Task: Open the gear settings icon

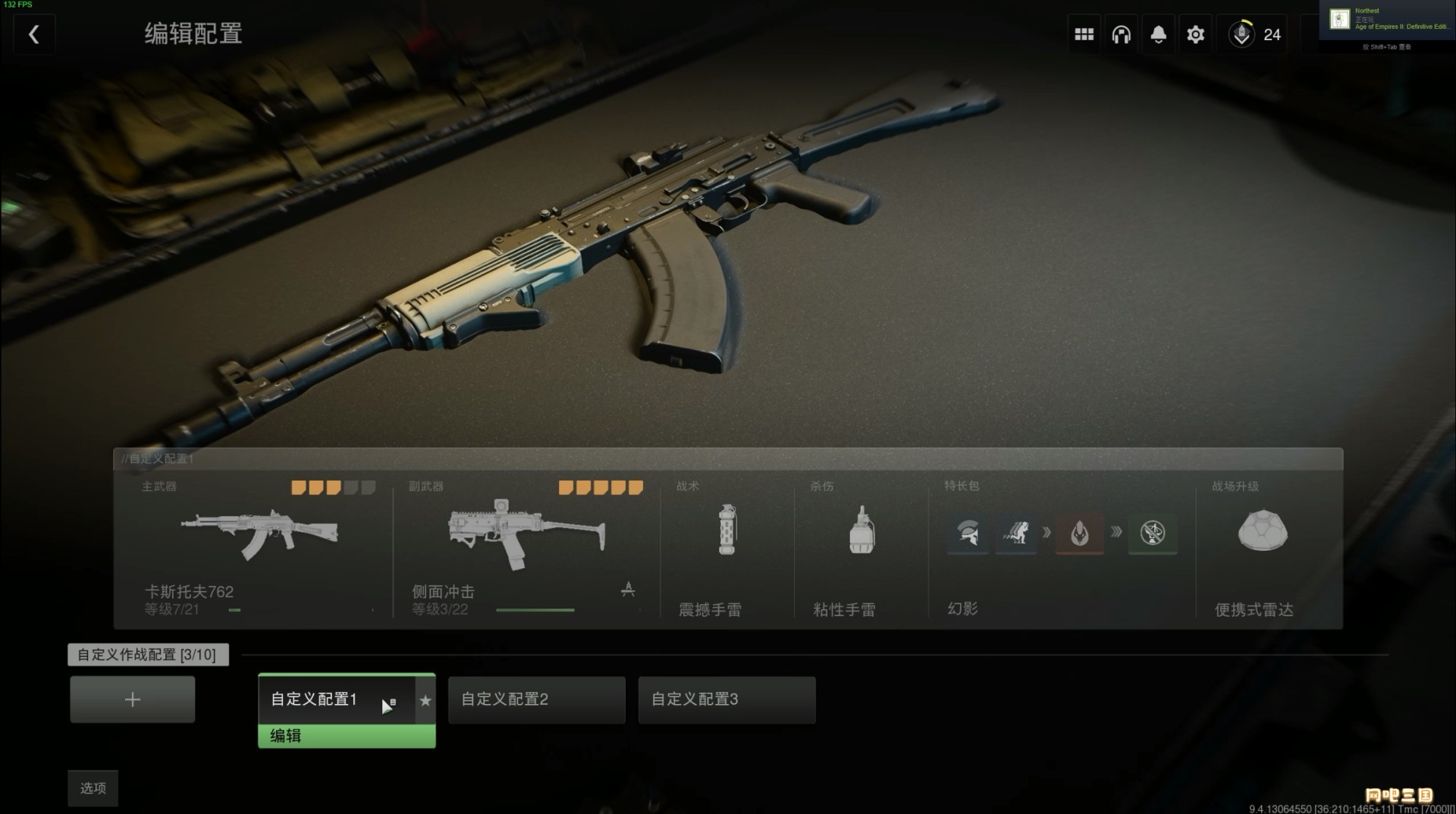Action: (1195, 35)
